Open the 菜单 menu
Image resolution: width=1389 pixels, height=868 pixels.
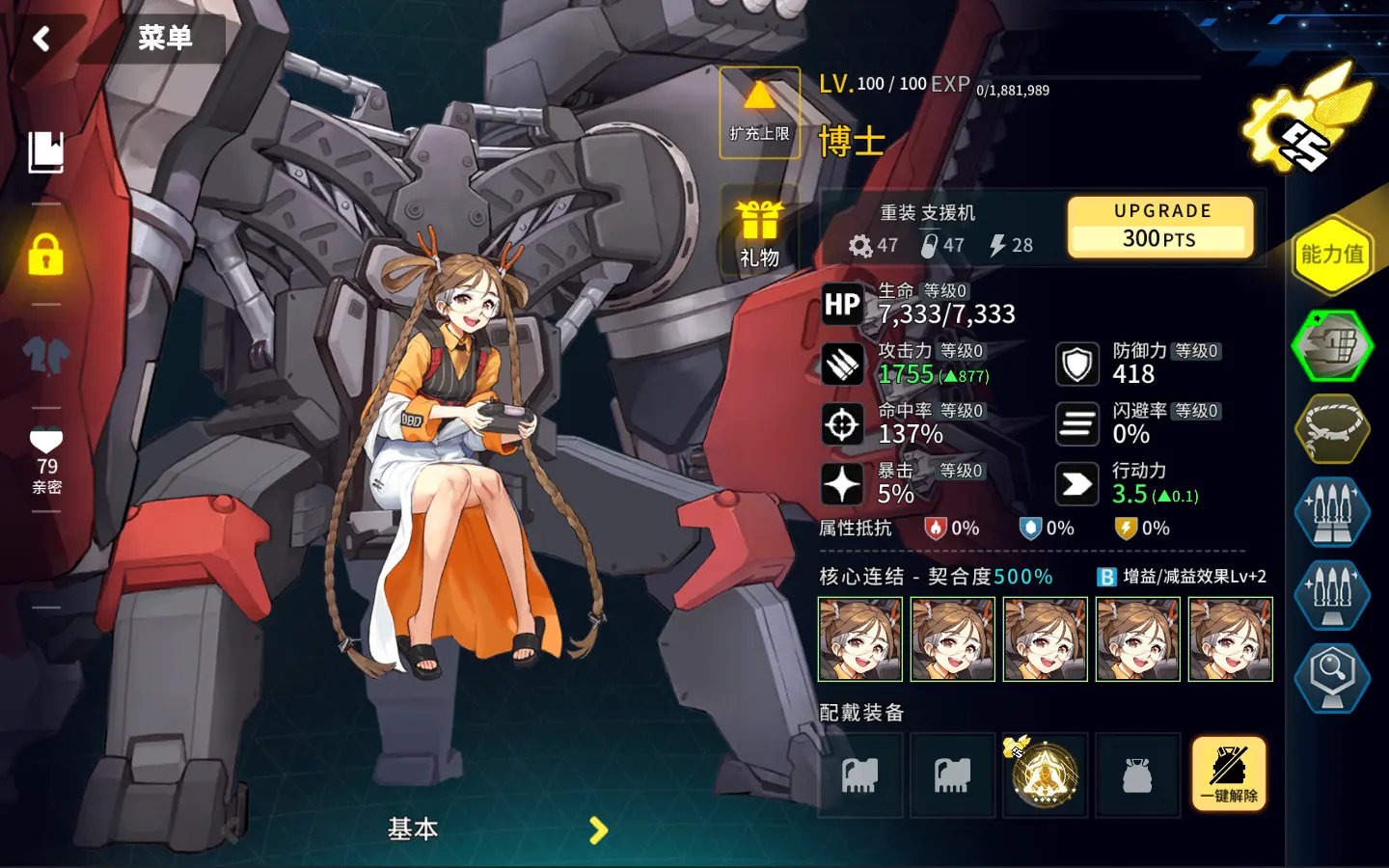tap(165, 39)
